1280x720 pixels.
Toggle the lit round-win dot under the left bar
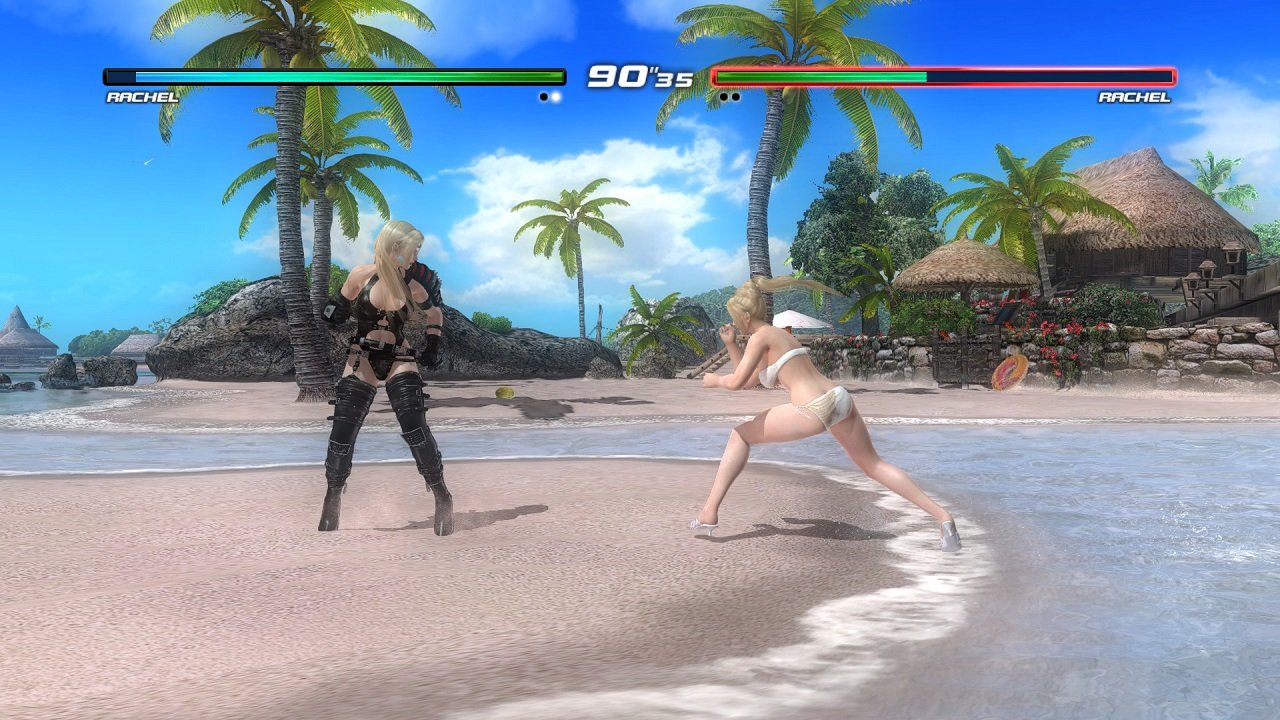[556, 96]
